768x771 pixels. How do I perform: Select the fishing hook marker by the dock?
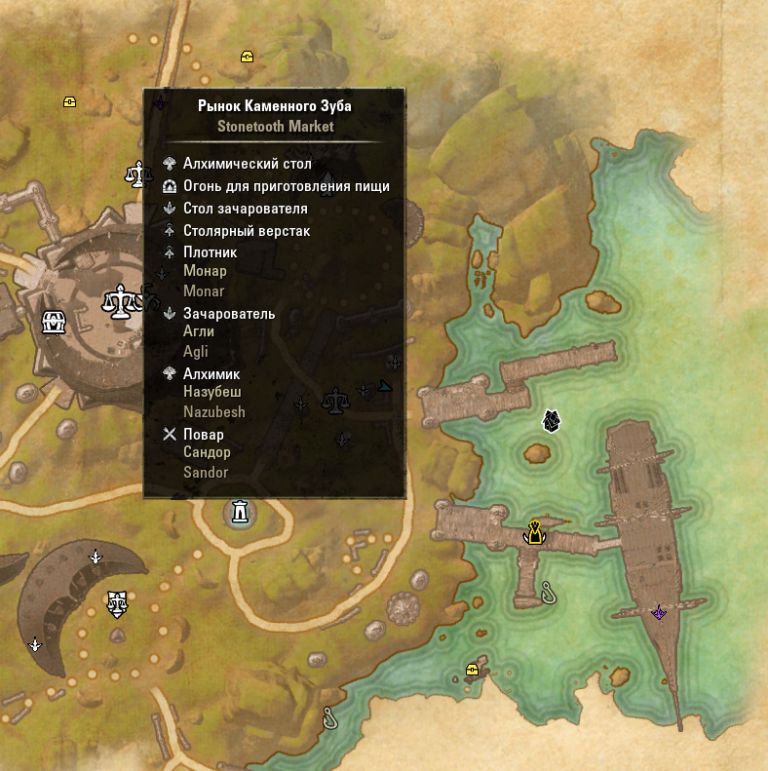tap(547, 591)
